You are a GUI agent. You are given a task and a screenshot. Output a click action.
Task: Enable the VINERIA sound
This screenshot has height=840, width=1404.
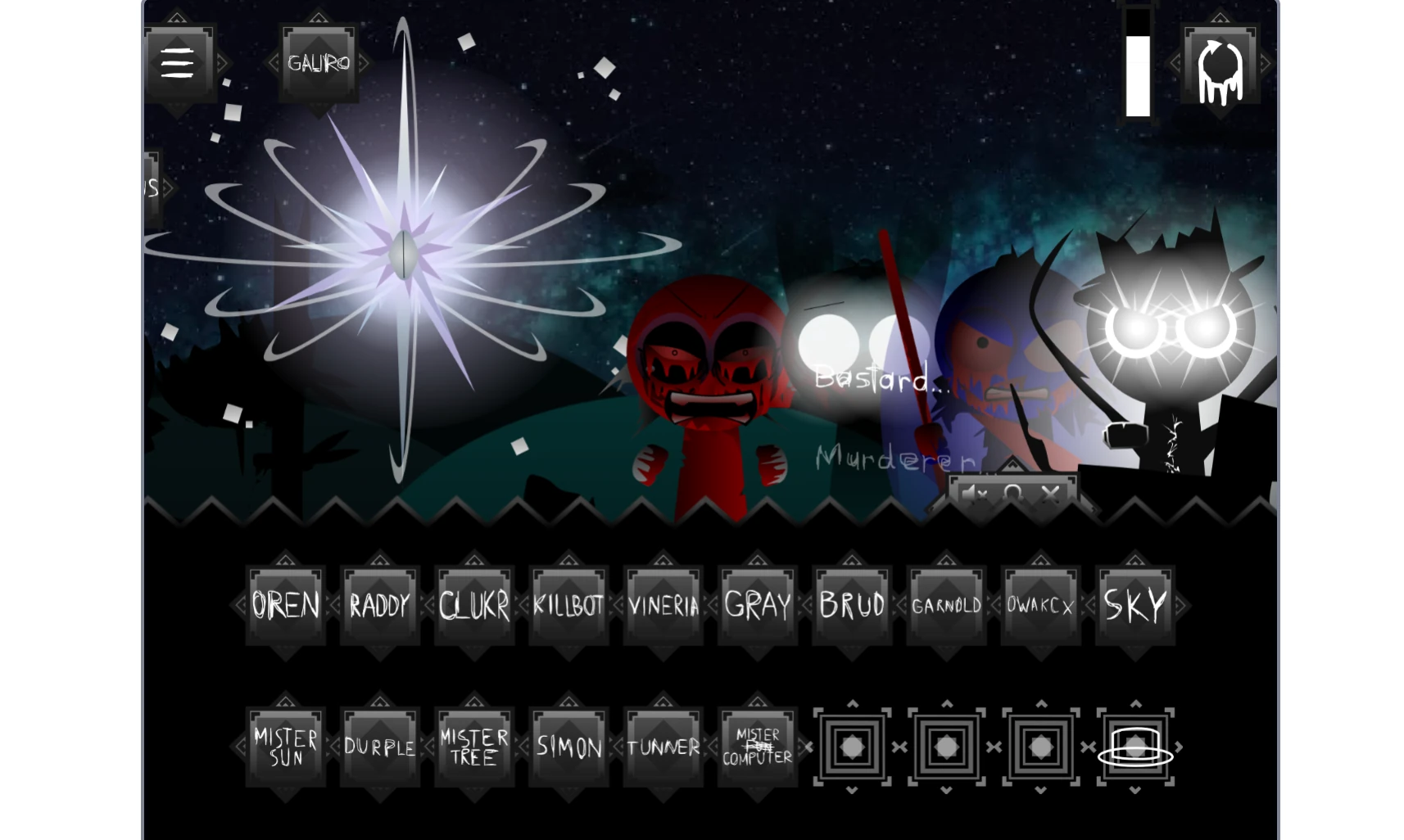[662, 606]
